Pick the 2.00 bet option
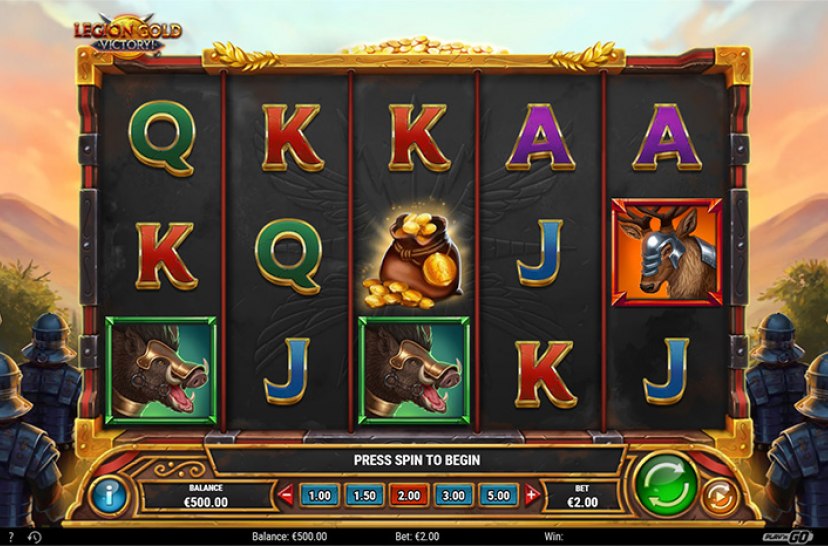 [408, 495]
